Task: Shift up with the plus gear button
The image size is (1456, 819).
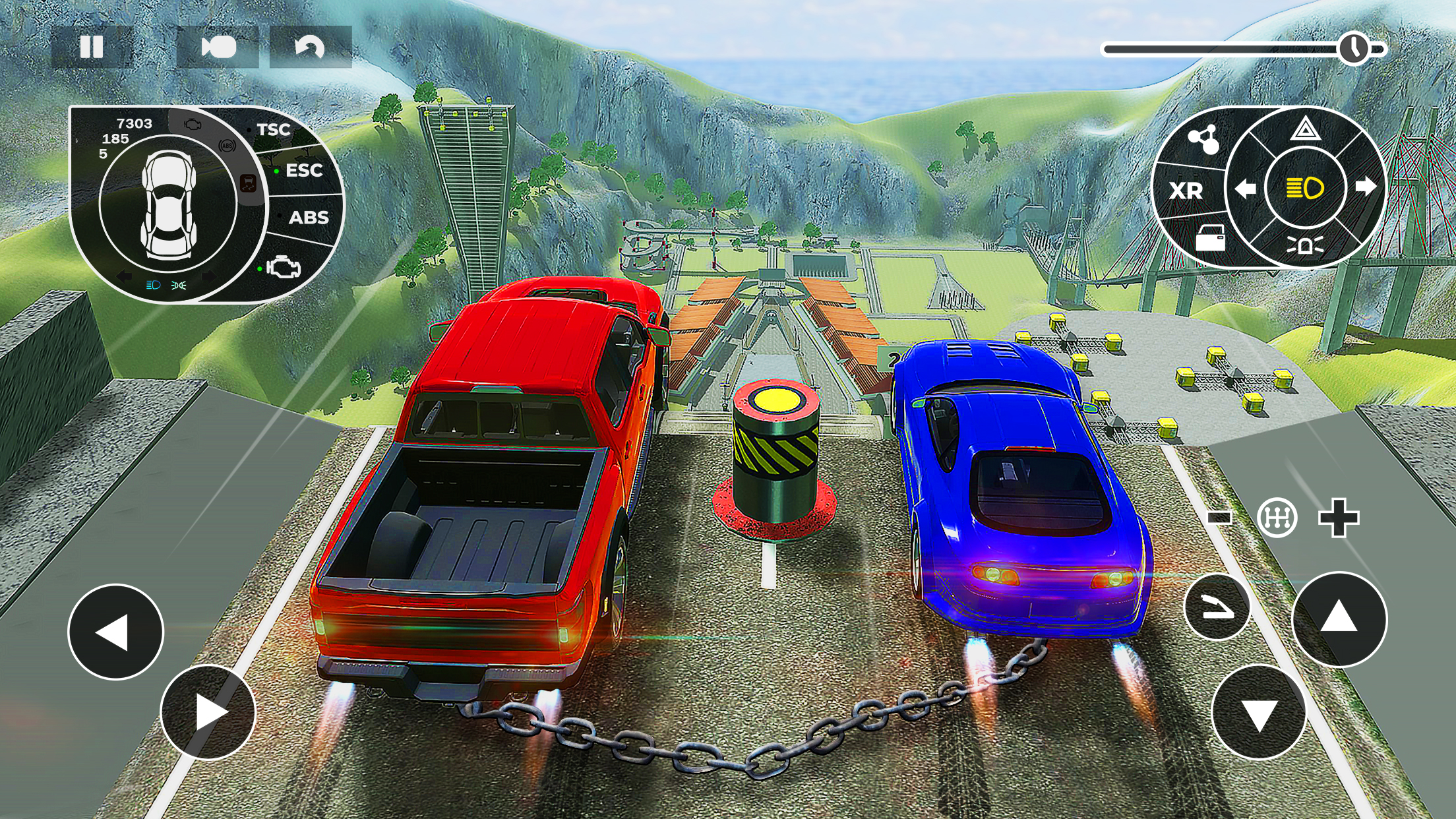Action: (1340, 518)
